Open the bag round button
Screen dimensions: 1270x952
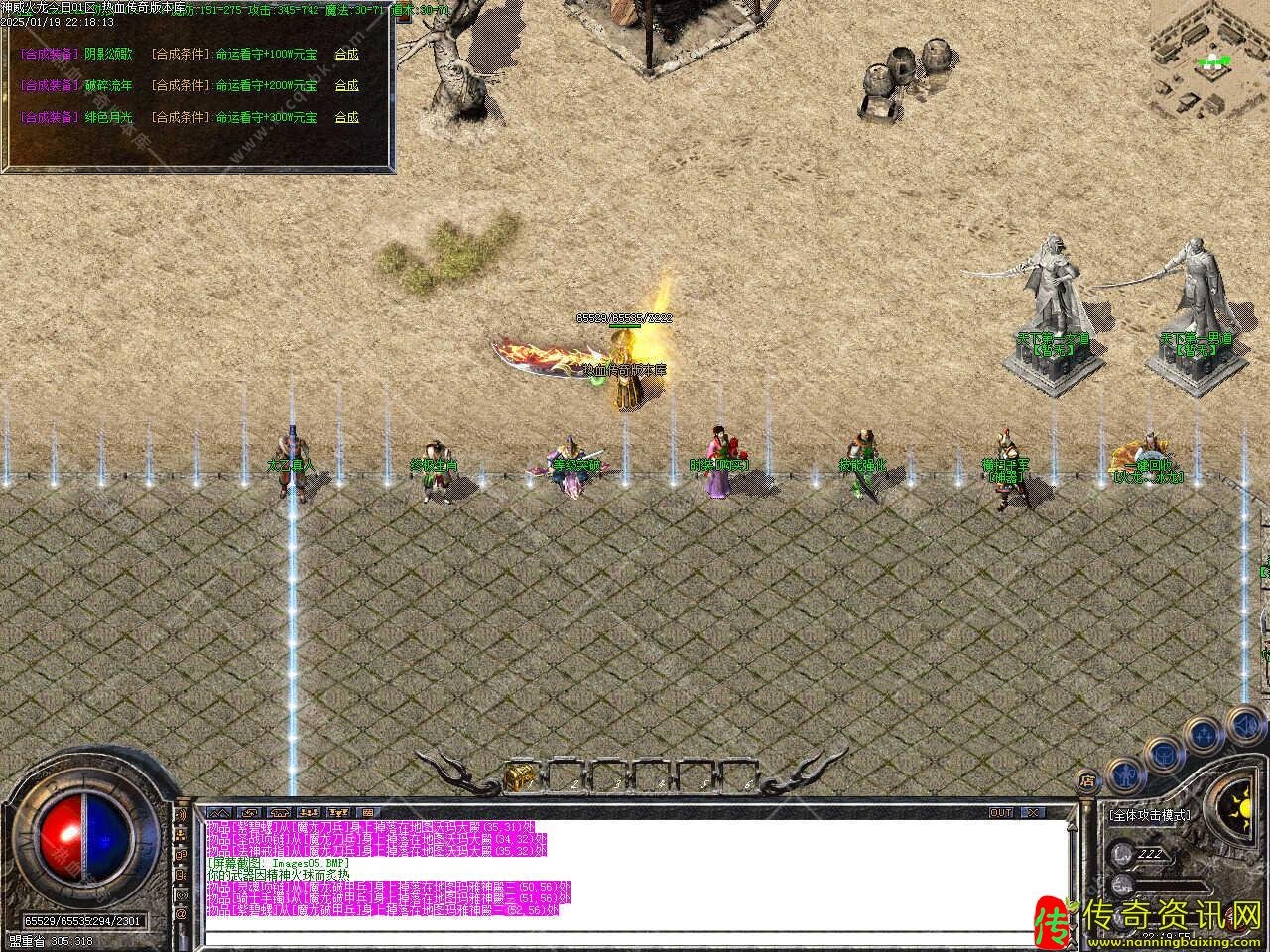click(1163, 754)
